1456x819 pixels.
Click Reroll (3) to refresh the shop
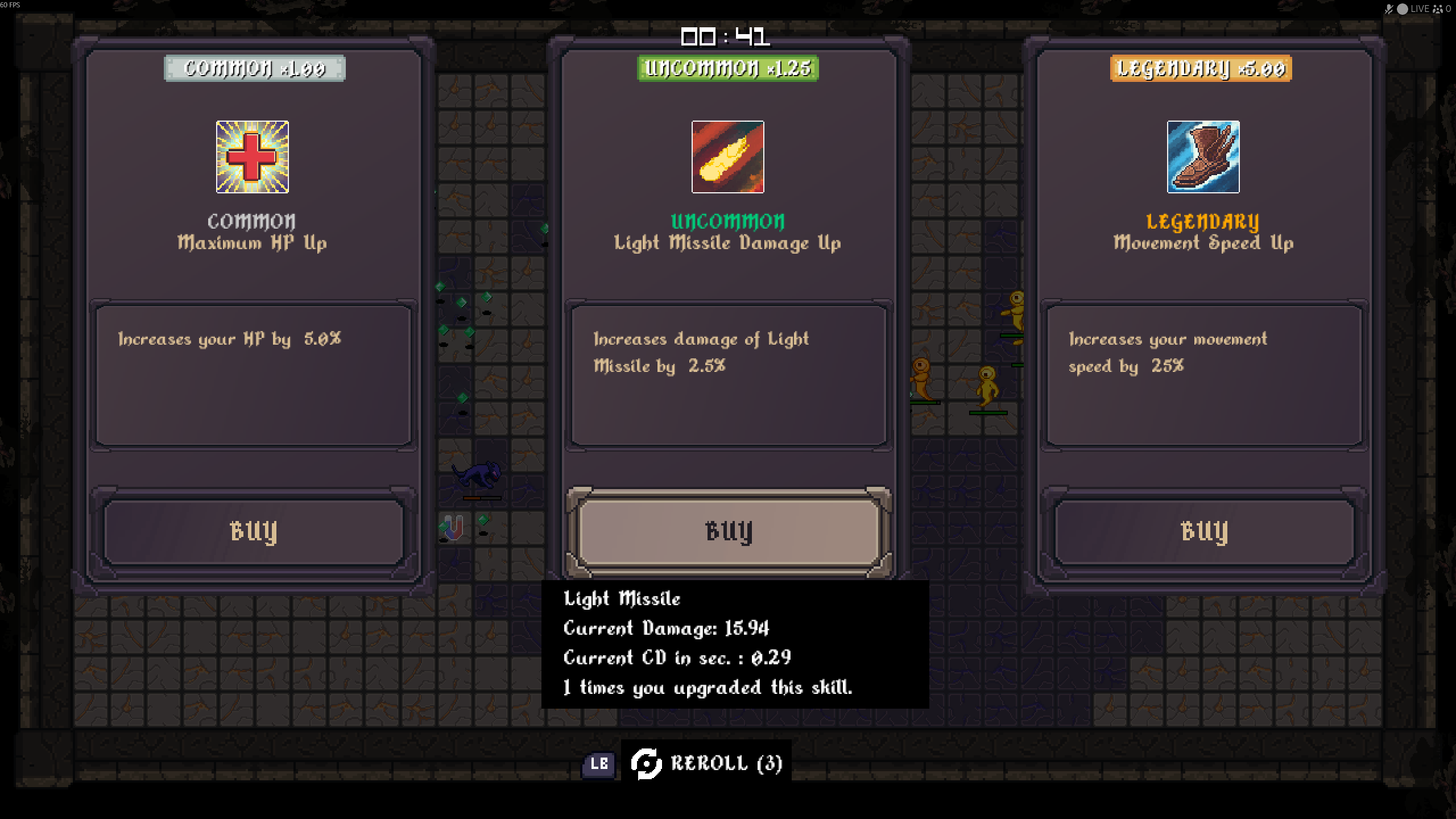727,764
